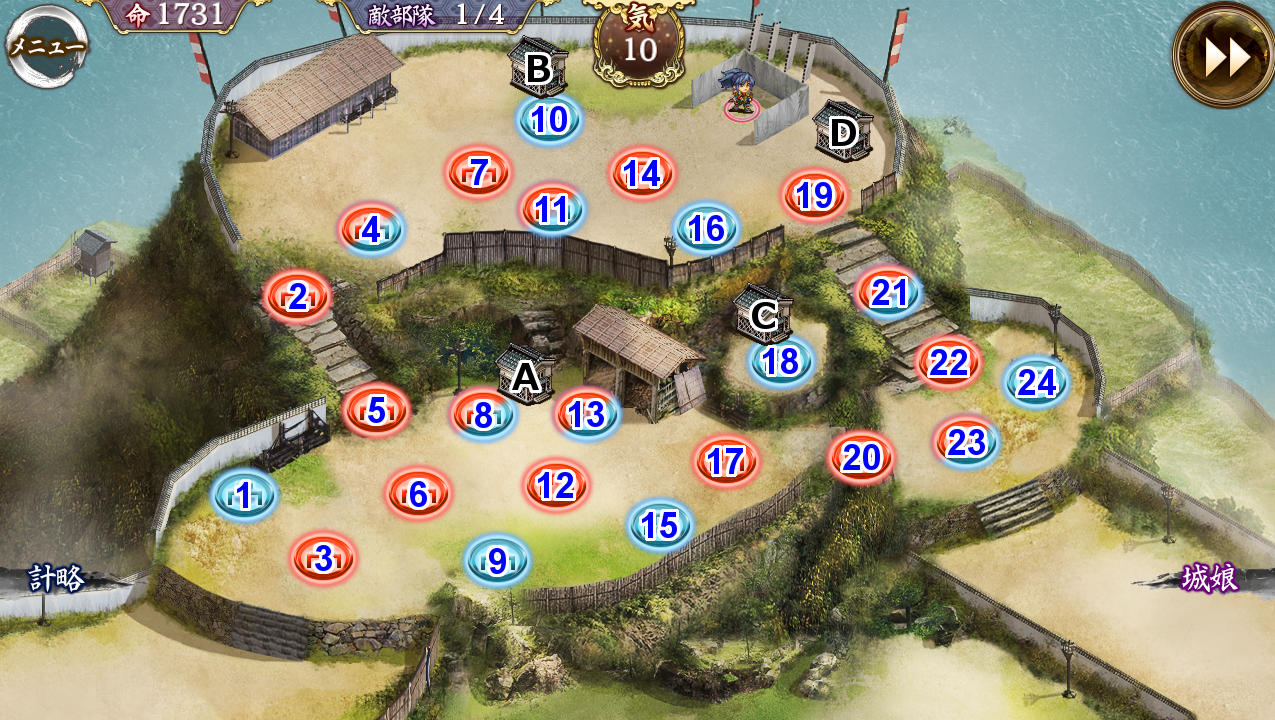The width and height of the screenshot is (1275, 720).
Task: Pick blue placement slot 10
Action: pos(549,120)
